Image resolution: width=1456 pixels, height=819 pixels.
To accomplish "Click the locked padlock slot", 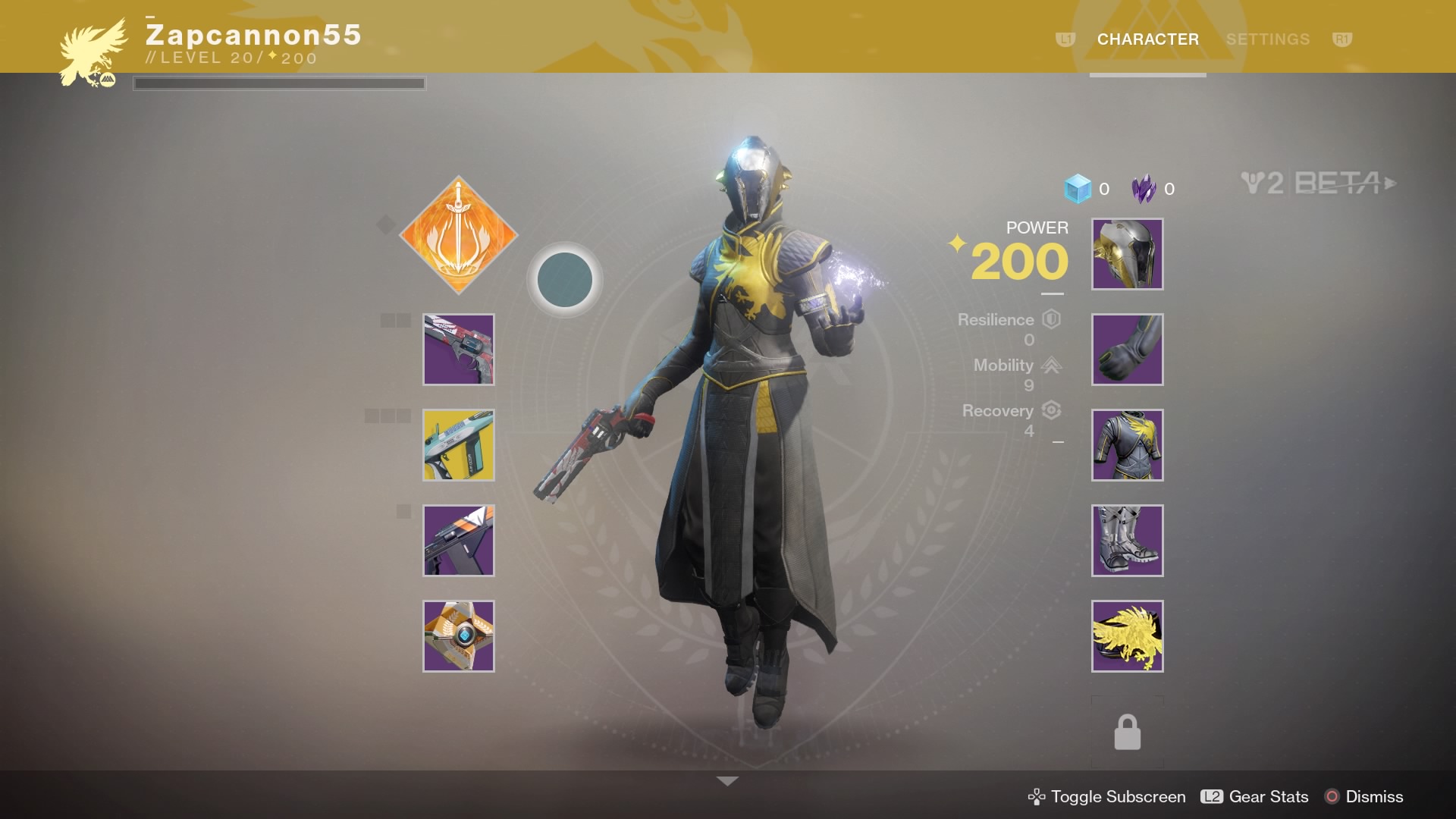I will [1127, 733].
